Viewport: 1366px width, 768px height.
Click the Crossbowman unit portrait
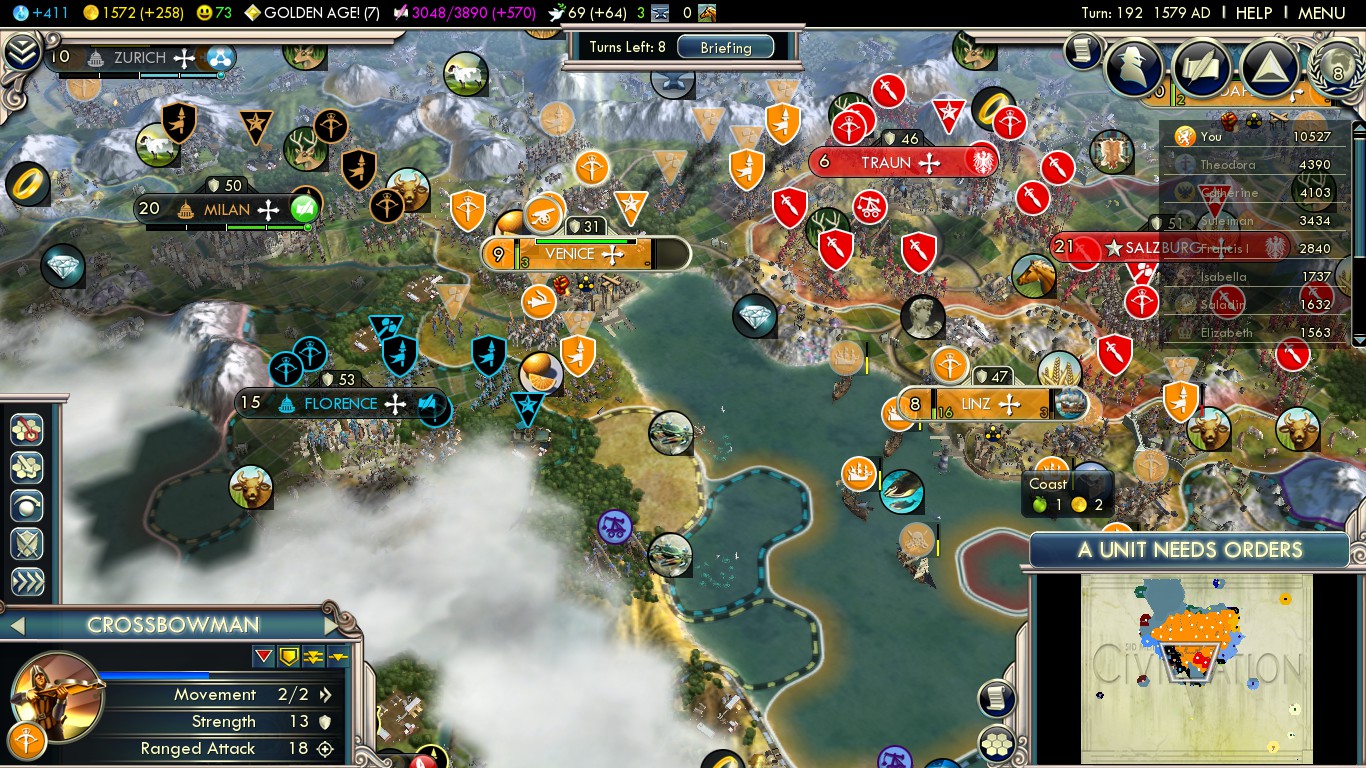pyautogui.click(x=57, y=692)
